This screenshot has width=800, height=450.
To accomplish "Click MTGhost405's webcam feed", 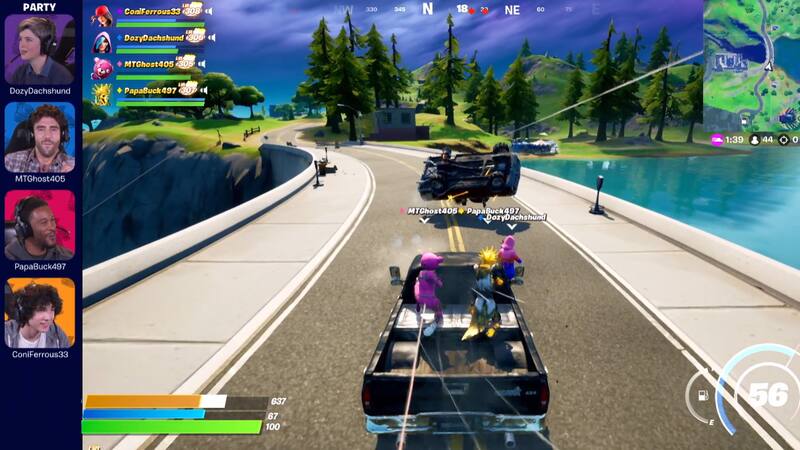I will [40, 137].
